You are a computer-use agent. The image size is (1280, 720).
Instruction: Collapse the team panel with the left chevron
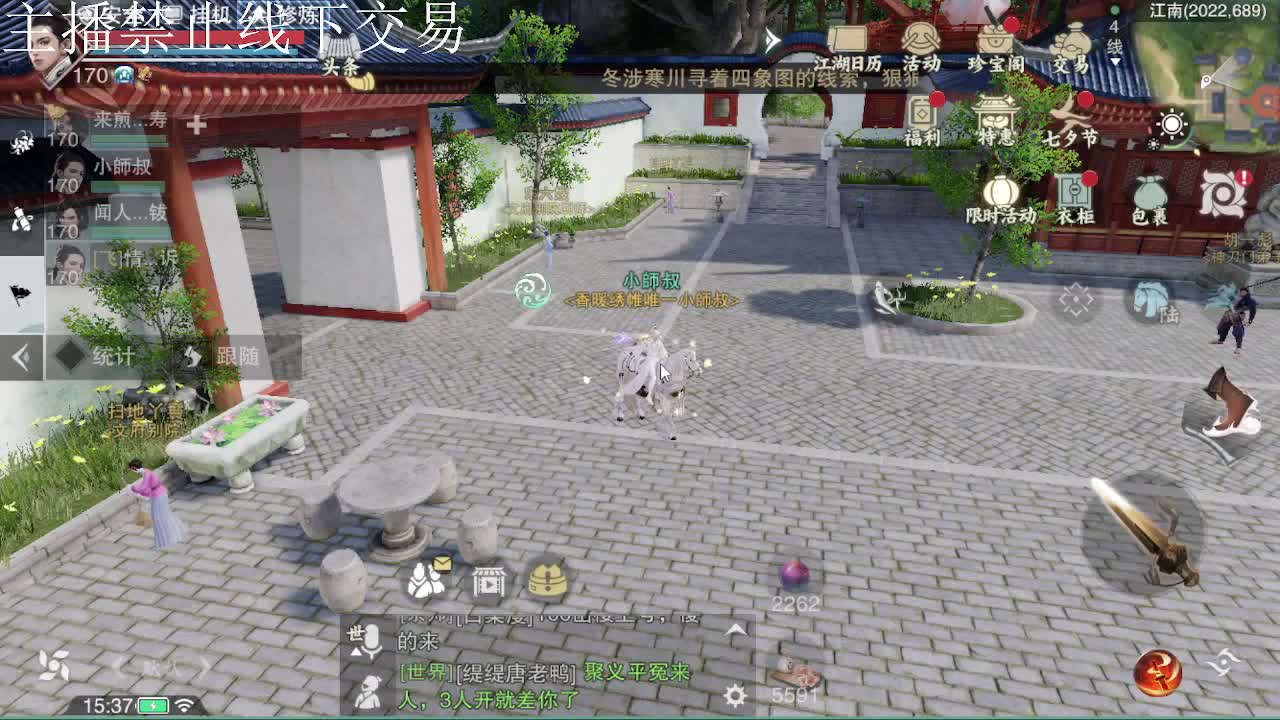[x=18, y=355]
